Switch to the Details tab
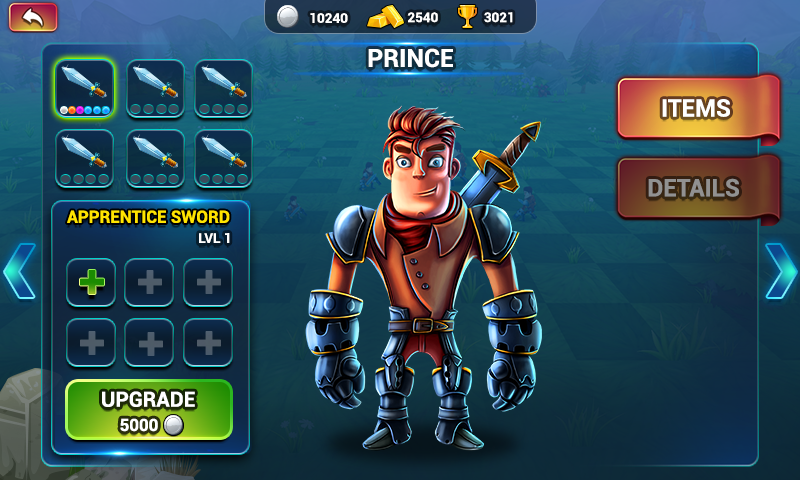 pos(696,188)
